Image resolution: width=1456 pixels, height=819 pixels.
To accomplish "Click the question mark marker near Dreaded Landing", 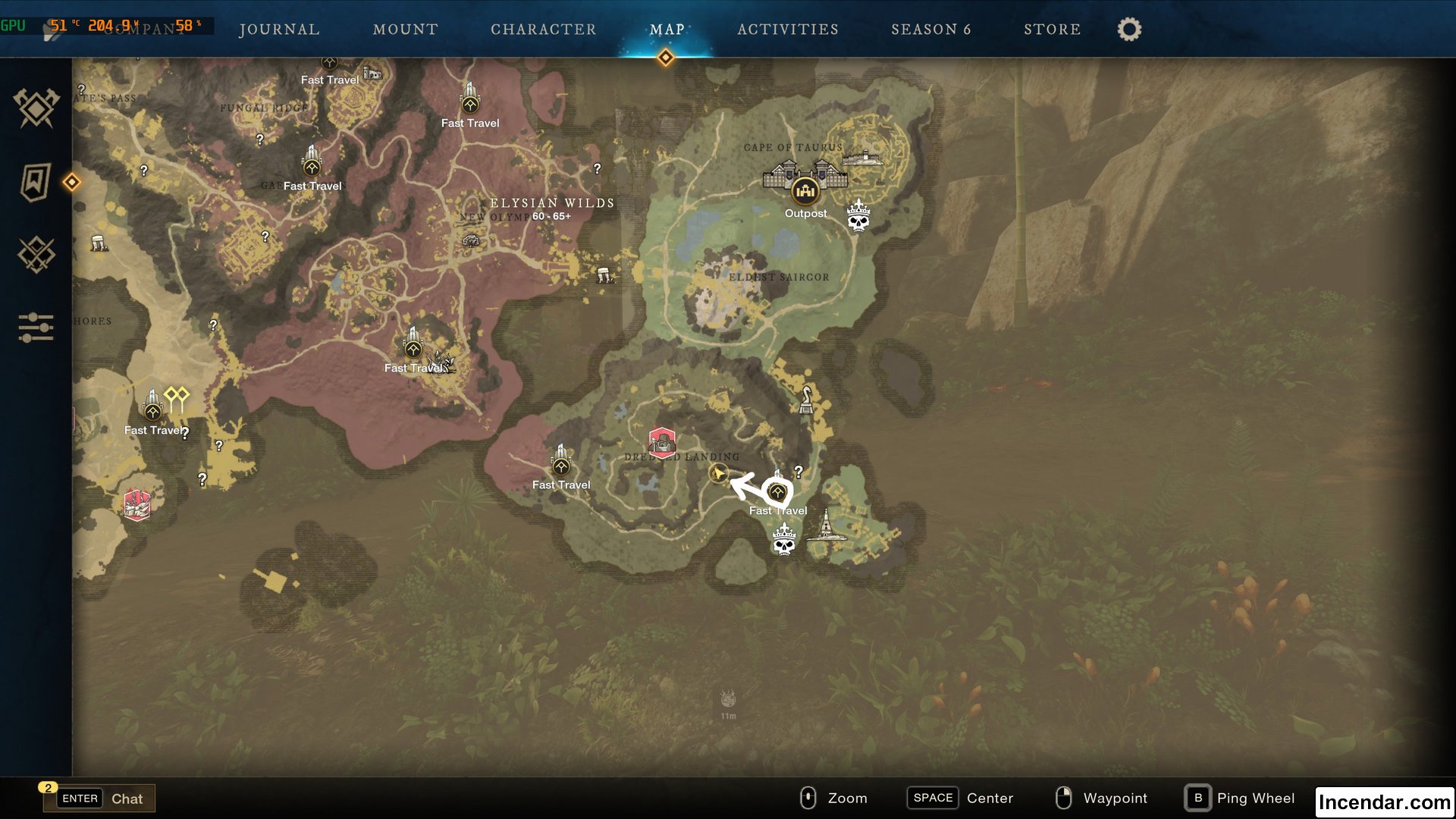I will (798, 470).
